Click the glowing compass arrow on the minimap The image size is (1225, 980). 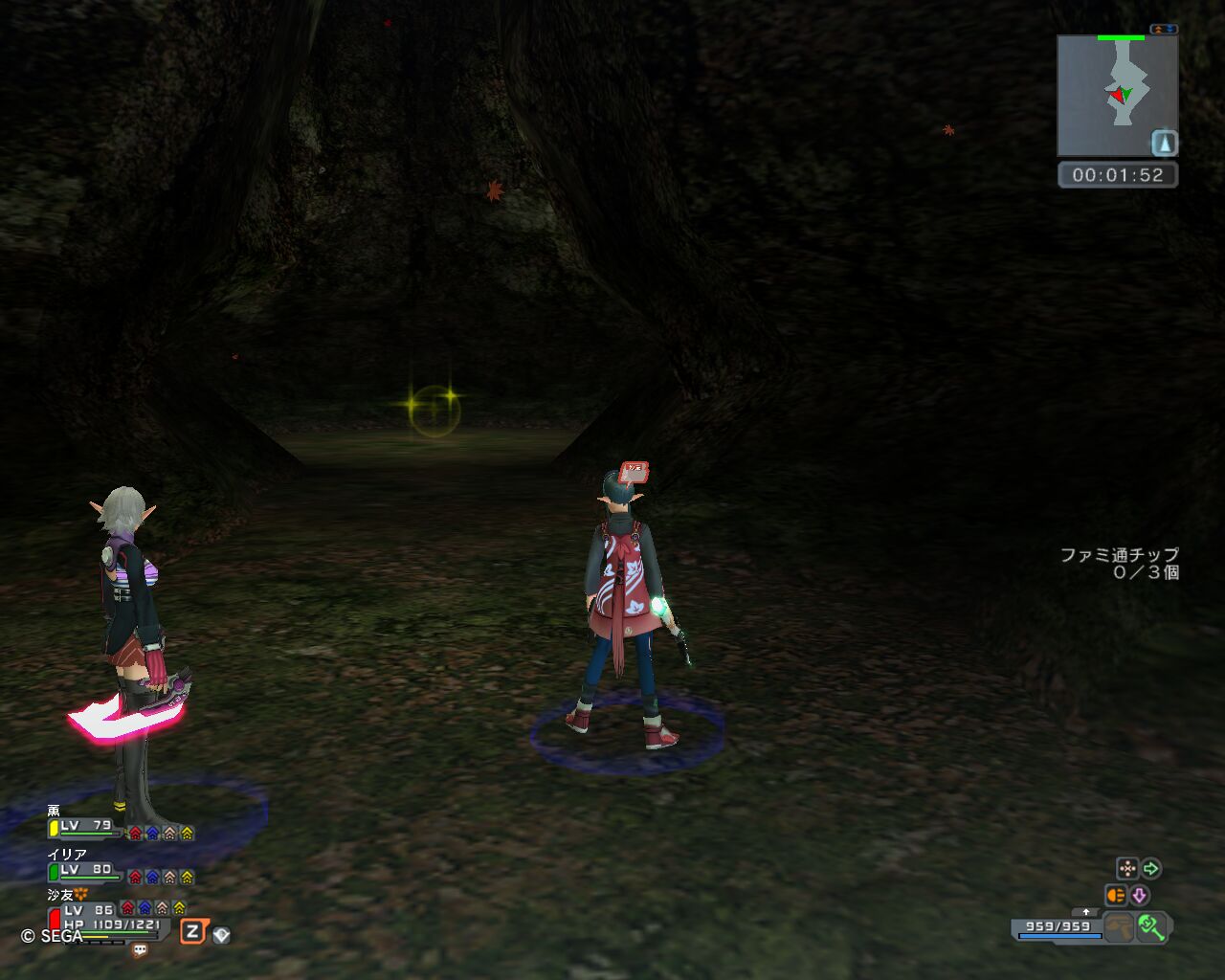tap(1164, 144)
